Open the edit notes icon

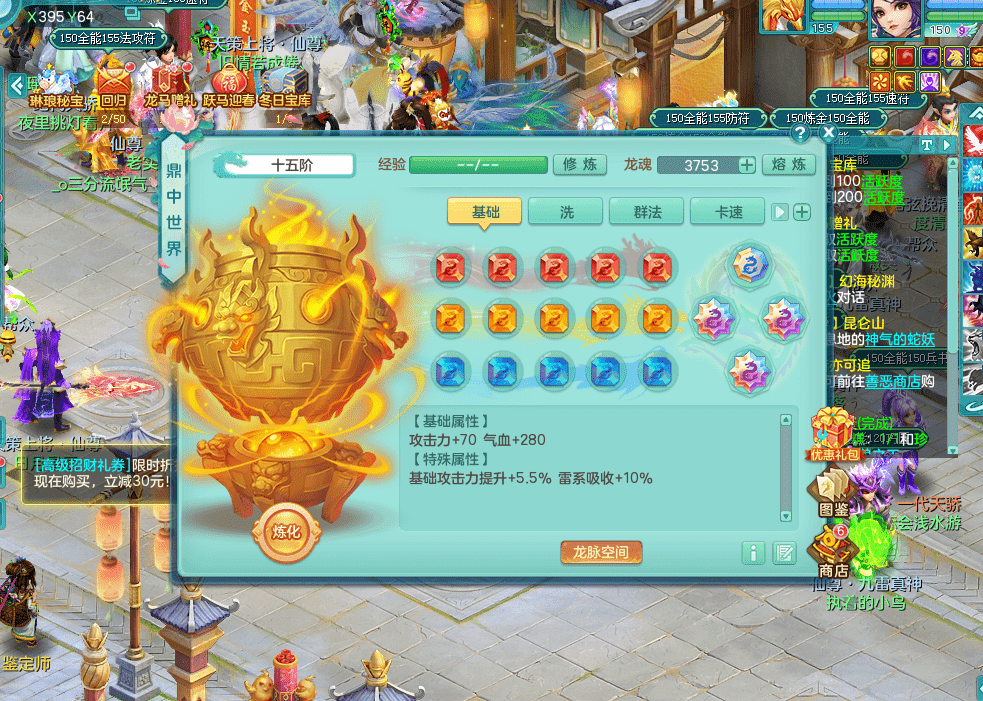point(784,552)
